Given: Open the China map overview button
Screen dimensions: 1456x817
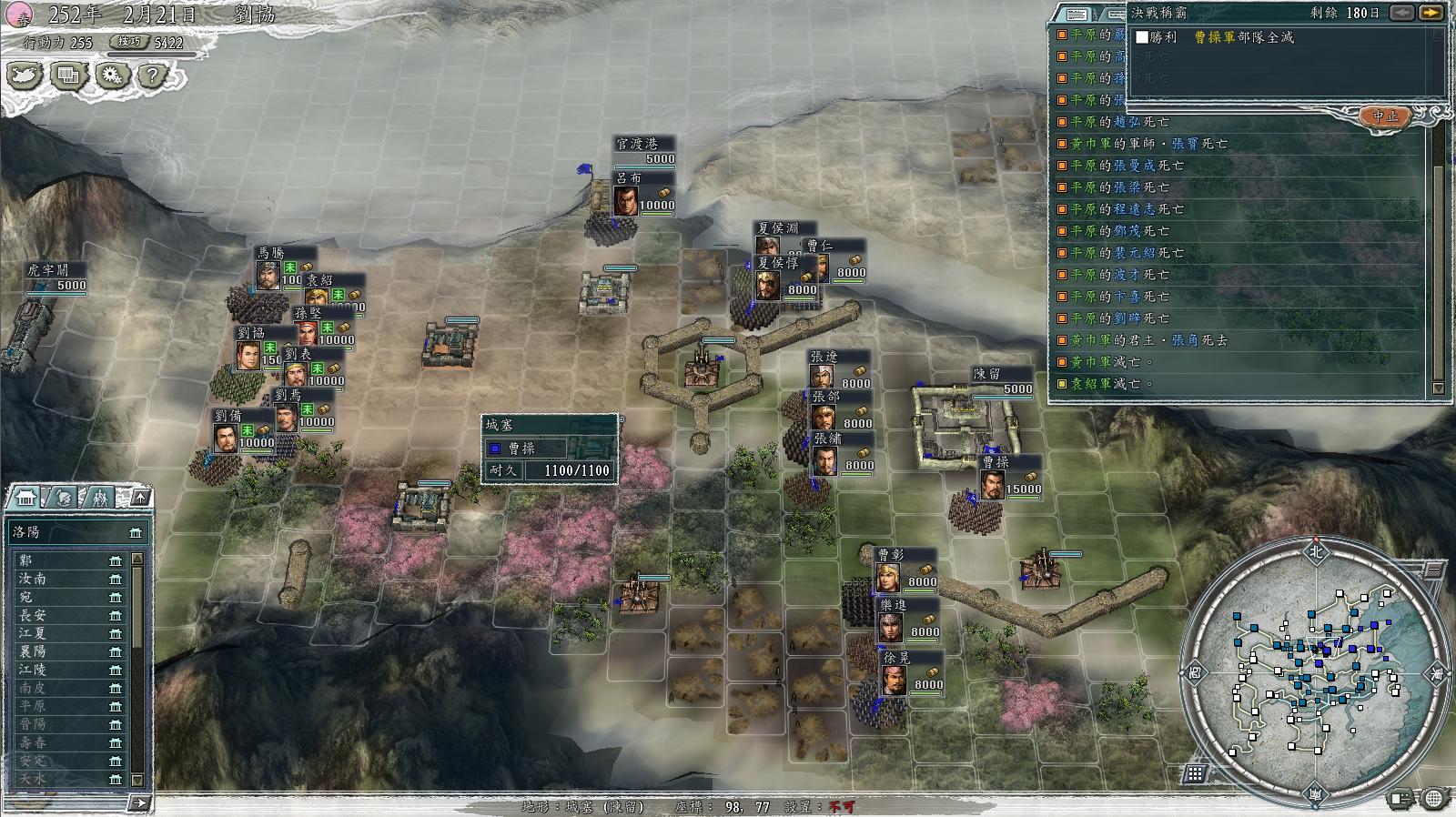Looking at the screenshot, I should click(25, 76).
